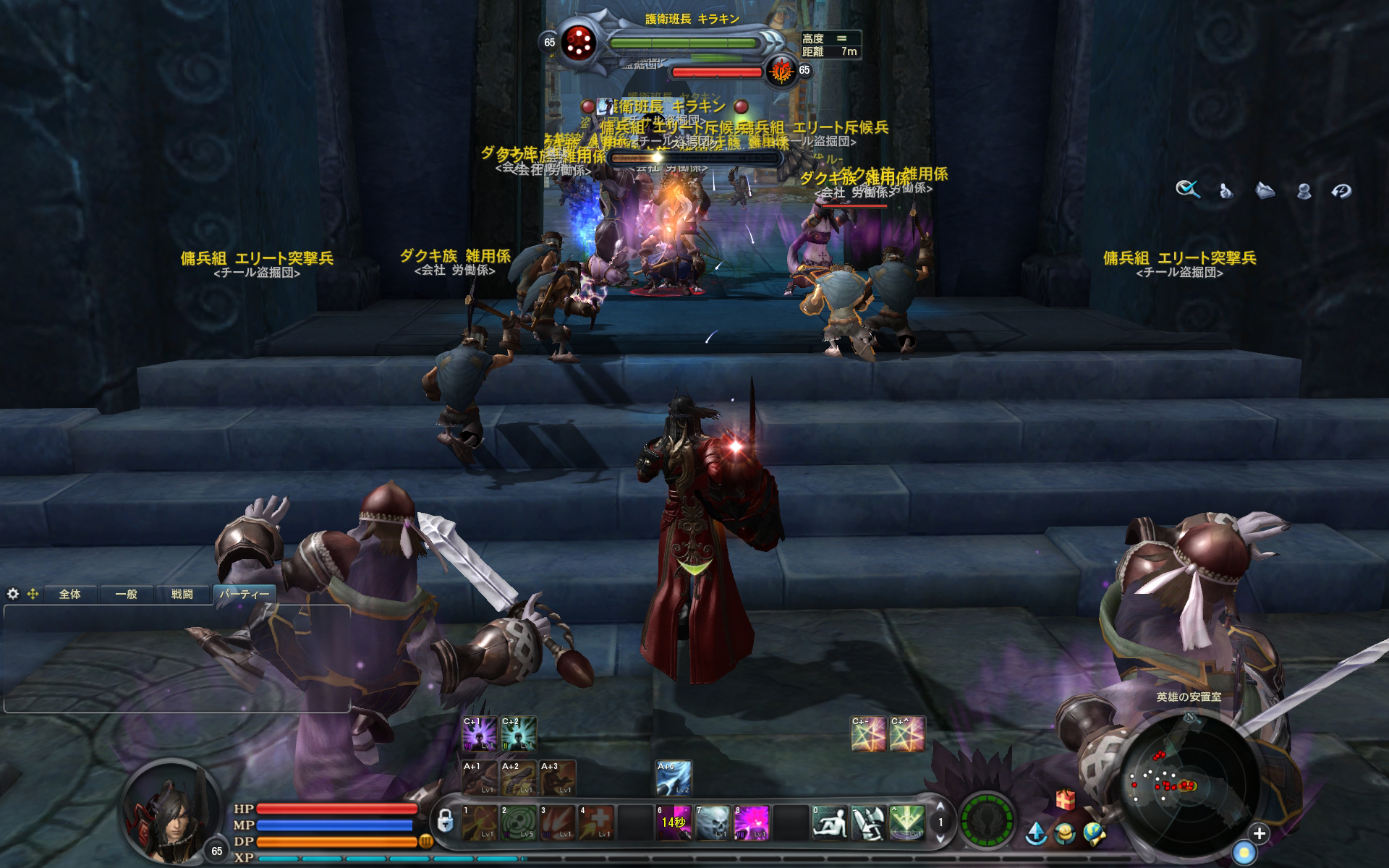This screenshot has height=868, width=1389.
Task: Use the sitting rest action in slot 0
Action: [x=829, y=822]
